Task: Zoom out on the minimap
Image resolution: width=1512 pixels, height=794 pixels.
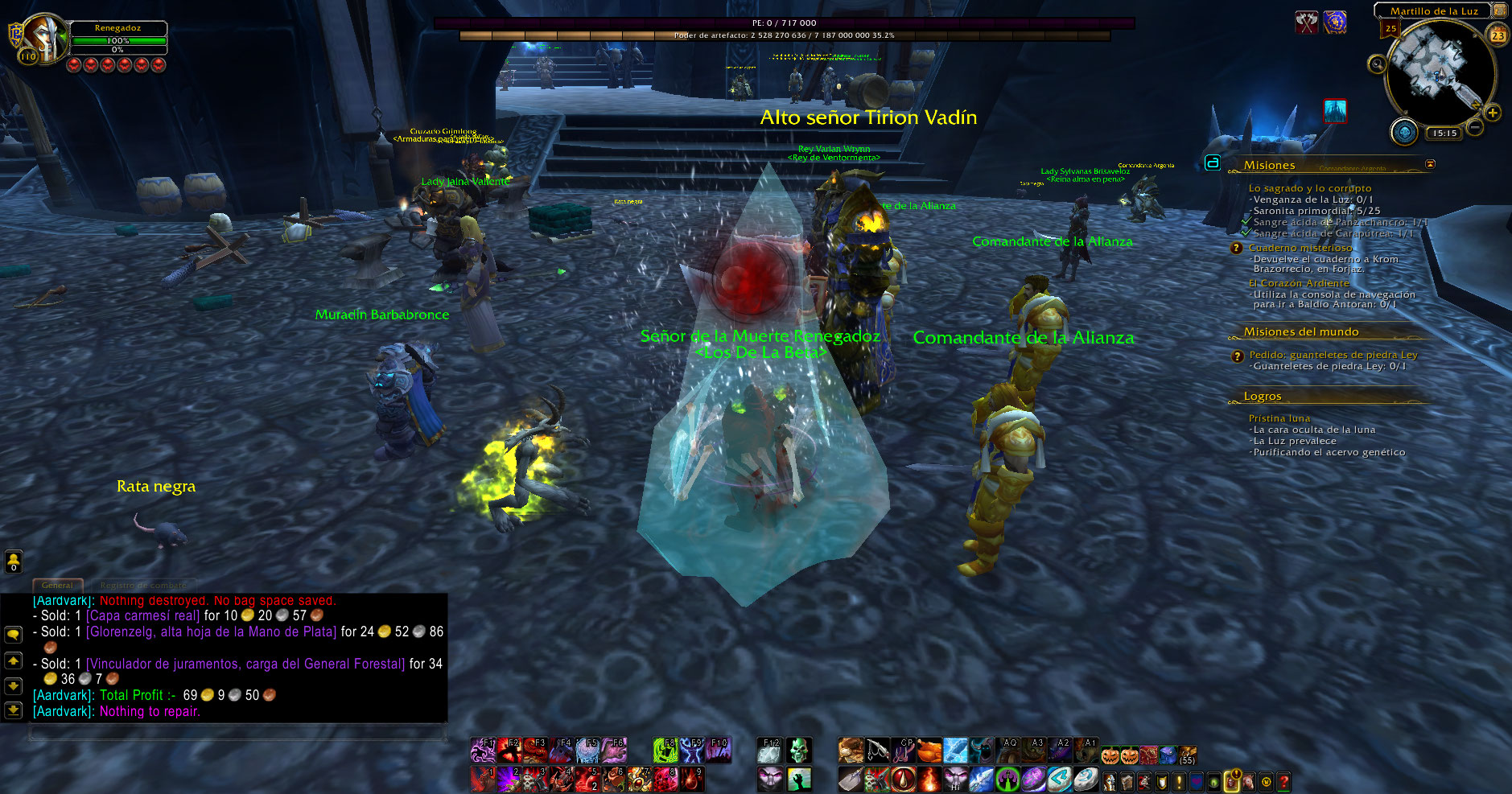Action: (1474, 126)
